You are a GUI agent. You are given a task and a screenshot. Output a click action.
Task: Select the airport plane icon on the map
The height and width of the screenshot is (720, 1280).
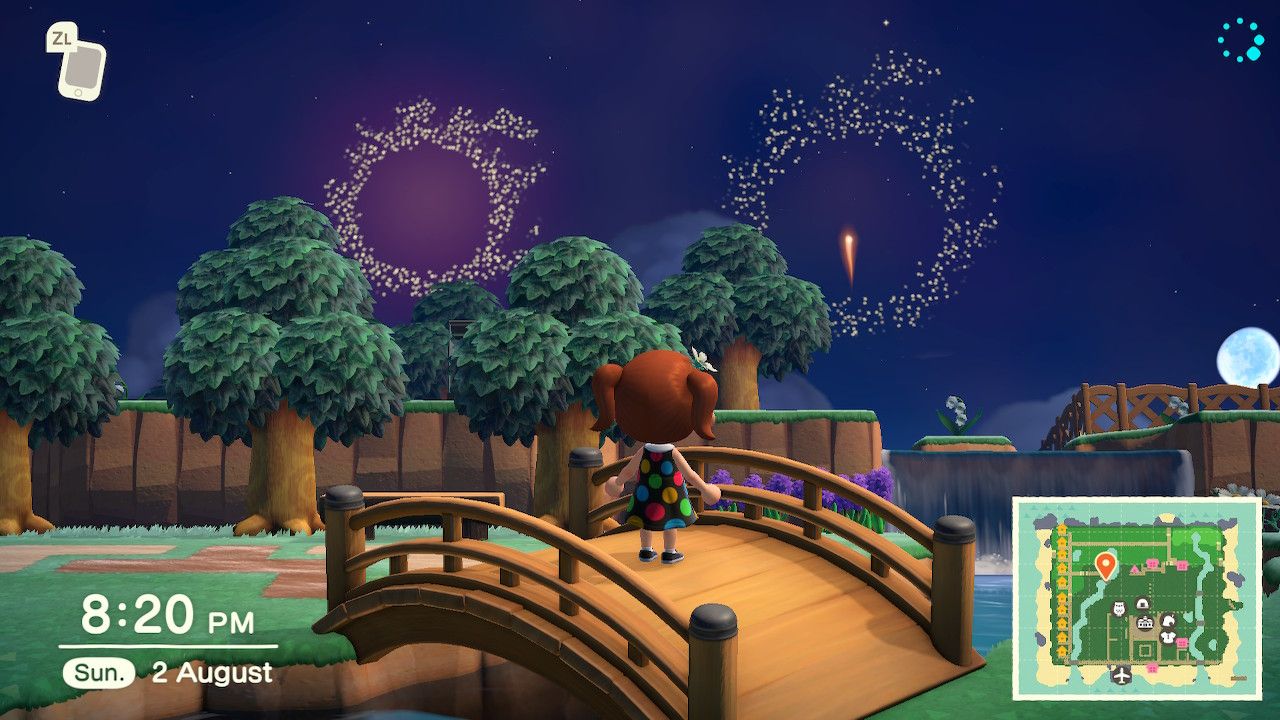pyautogui.click(x=1123, y=676)
